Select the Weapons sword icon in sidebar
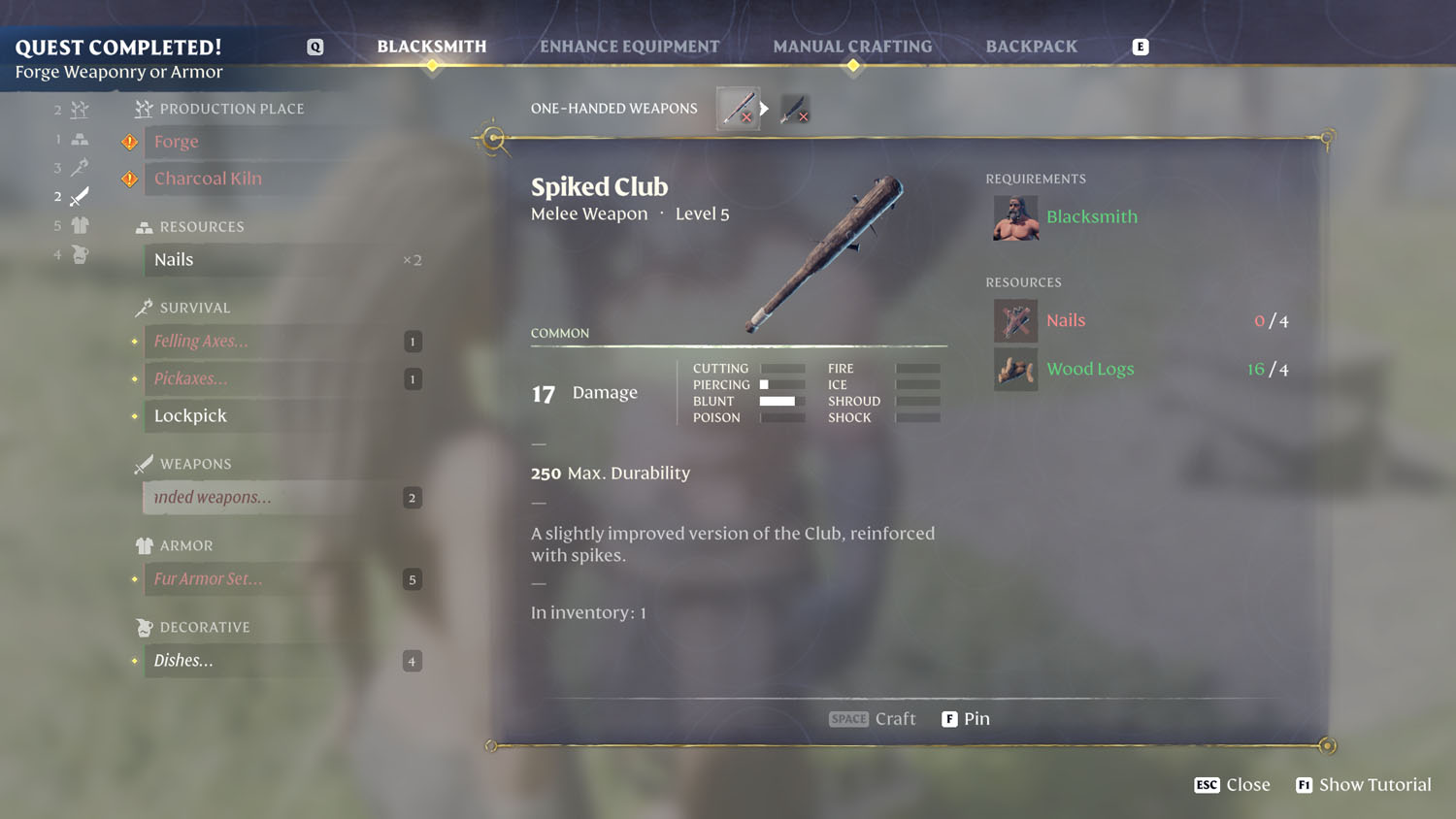 (x=79, y=195)
